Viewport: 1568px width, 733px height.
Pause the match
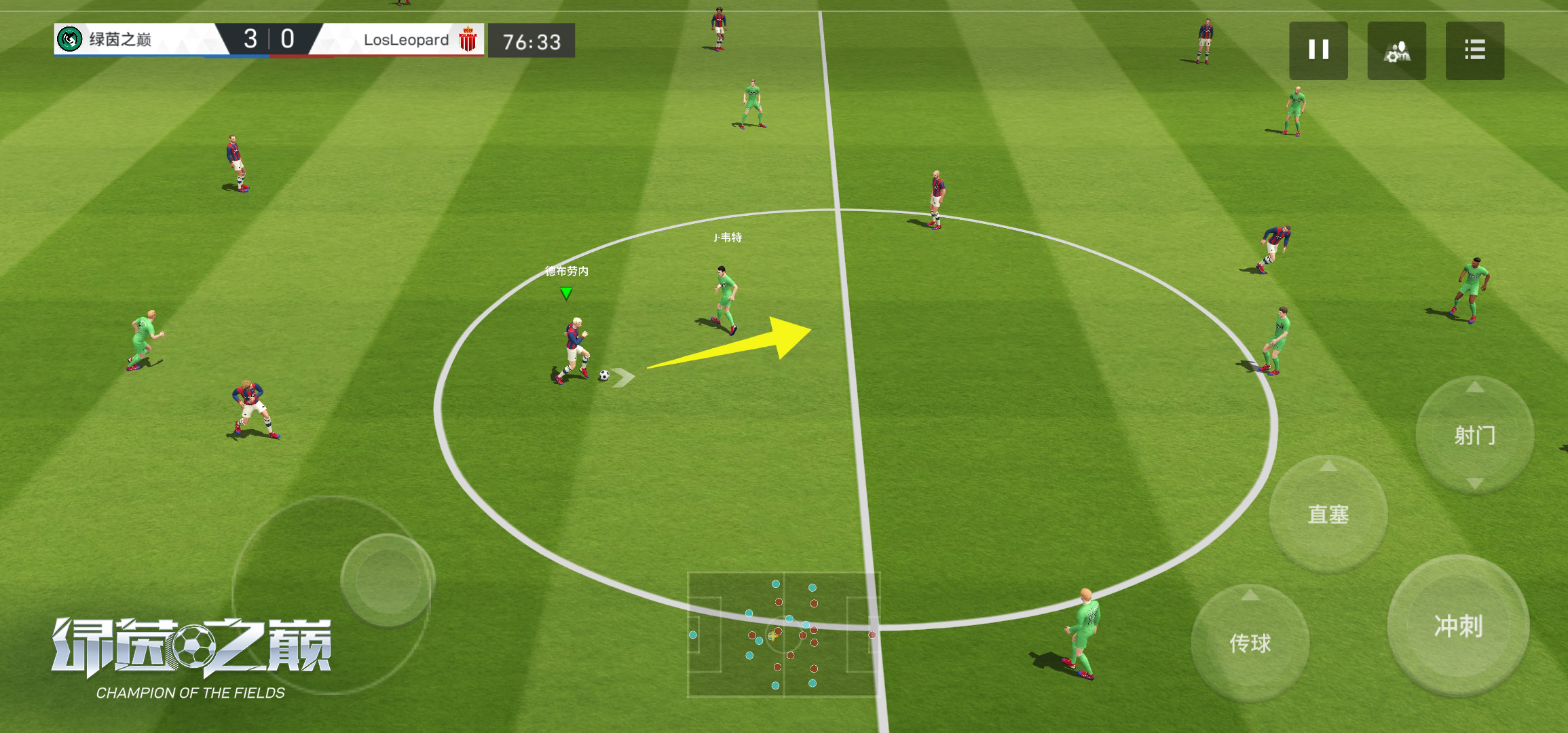(x=1318, y=50)
